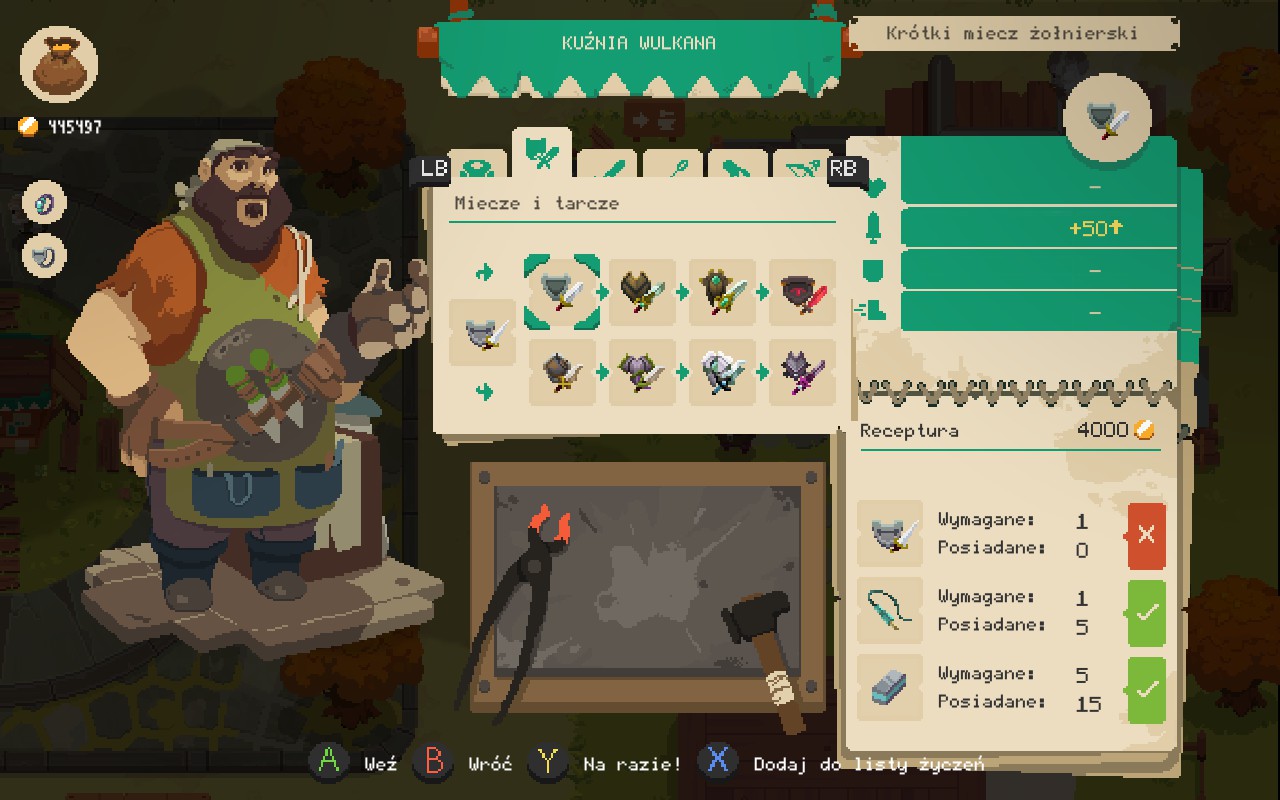Choose the round brown shield with gold-hilted sword
Viewport: 1280px width, 800px height.
point(562,372)
